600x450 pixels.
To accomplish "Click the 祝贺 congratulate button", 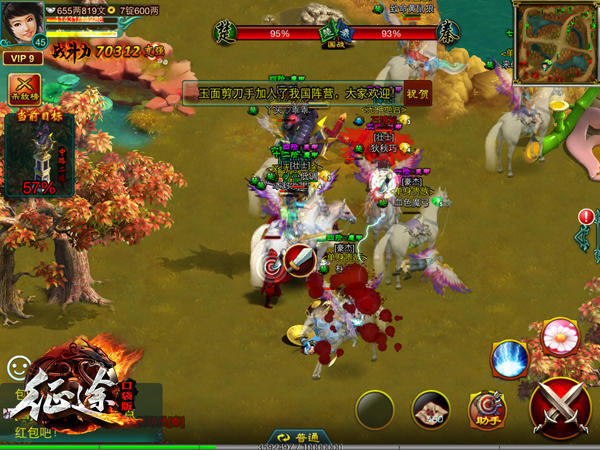I will (417, 94).
